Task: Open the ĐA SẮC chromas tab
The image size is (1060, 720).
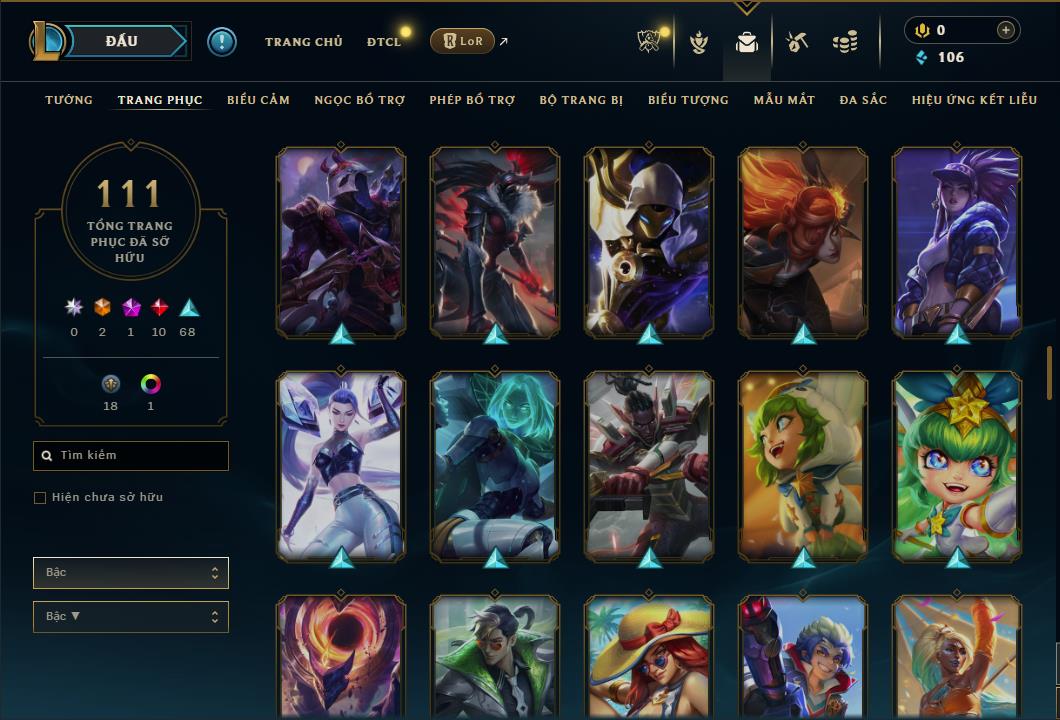Action: click(x=863, y=100)
